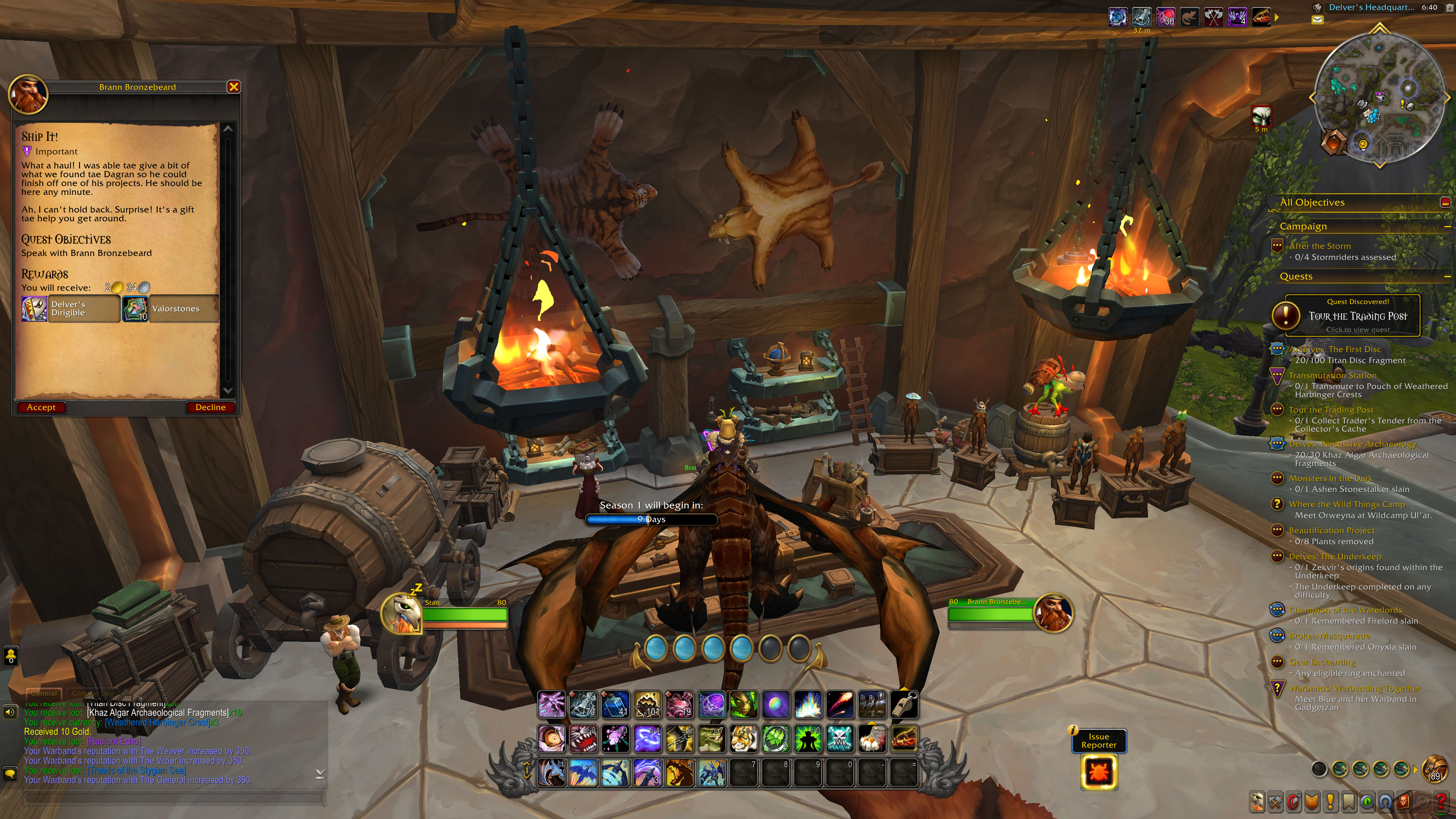The width and height of the screenshot is (1456, 819).
Task: Close the Brann Bronzebeard quest window
Action: coord(233,87)
